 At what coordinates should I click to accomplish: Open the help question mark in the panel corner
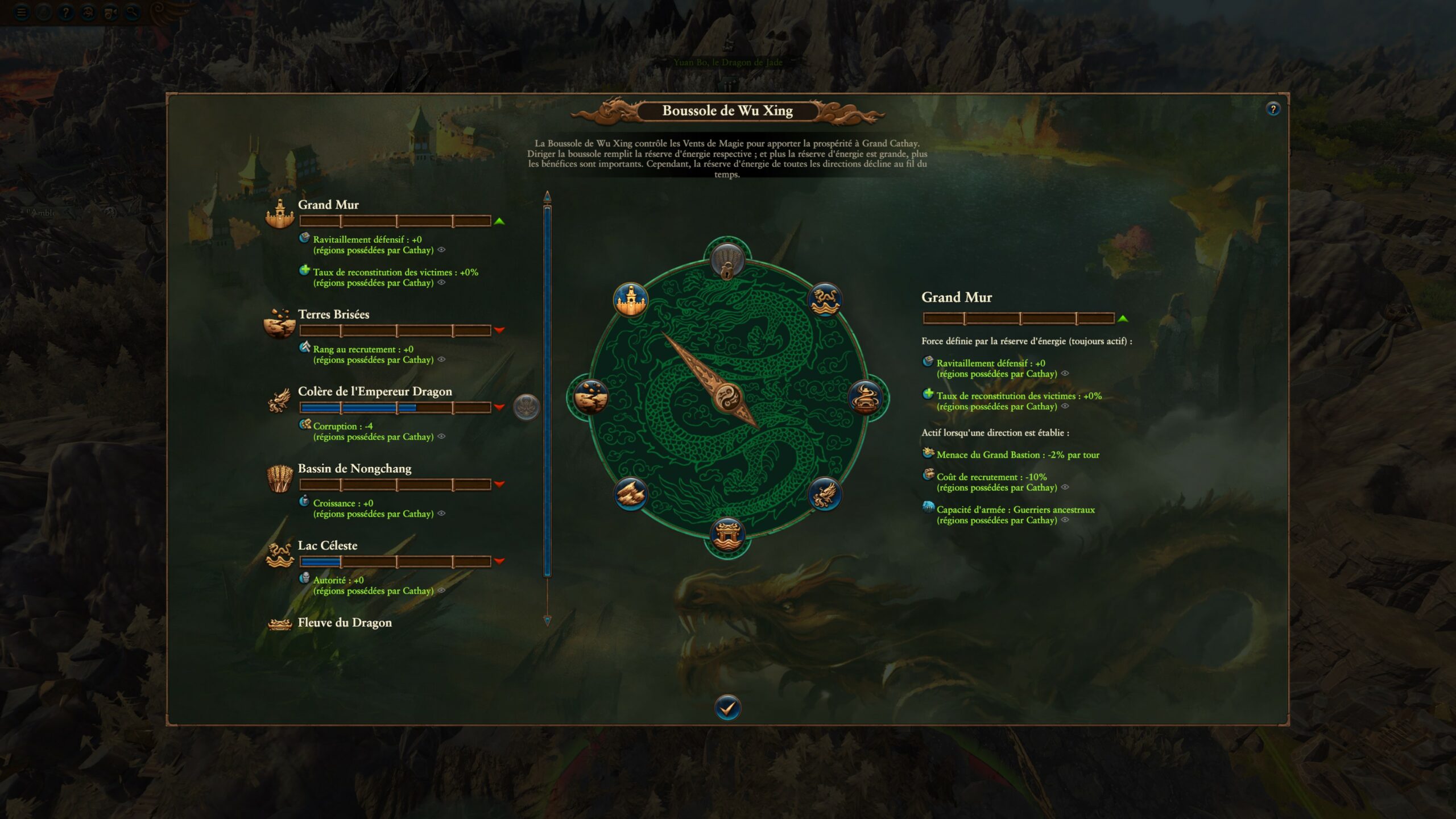click(1272, 109)
